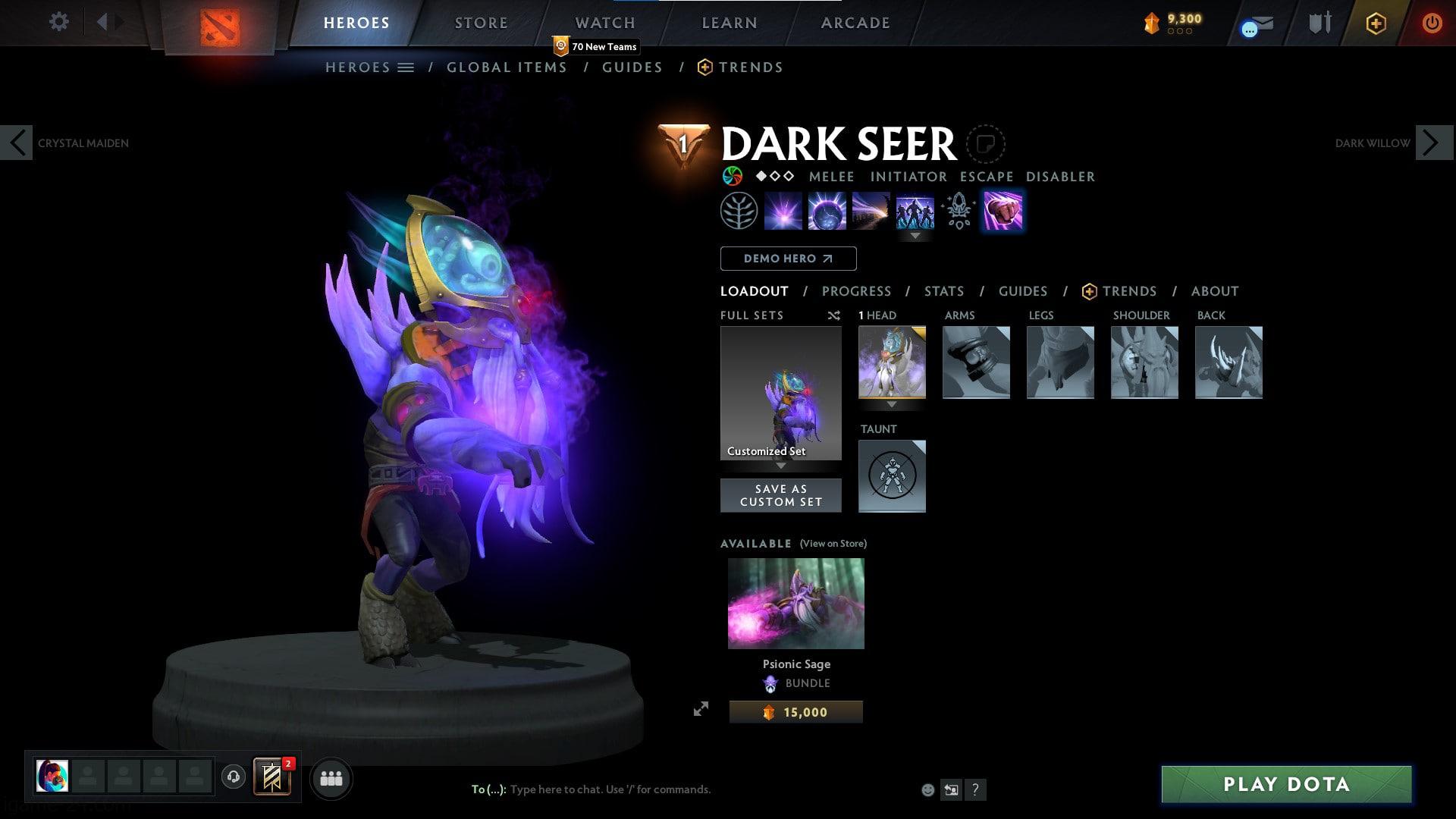Open the About hero tab
1456x819 pixels.
click(1214, 291)
